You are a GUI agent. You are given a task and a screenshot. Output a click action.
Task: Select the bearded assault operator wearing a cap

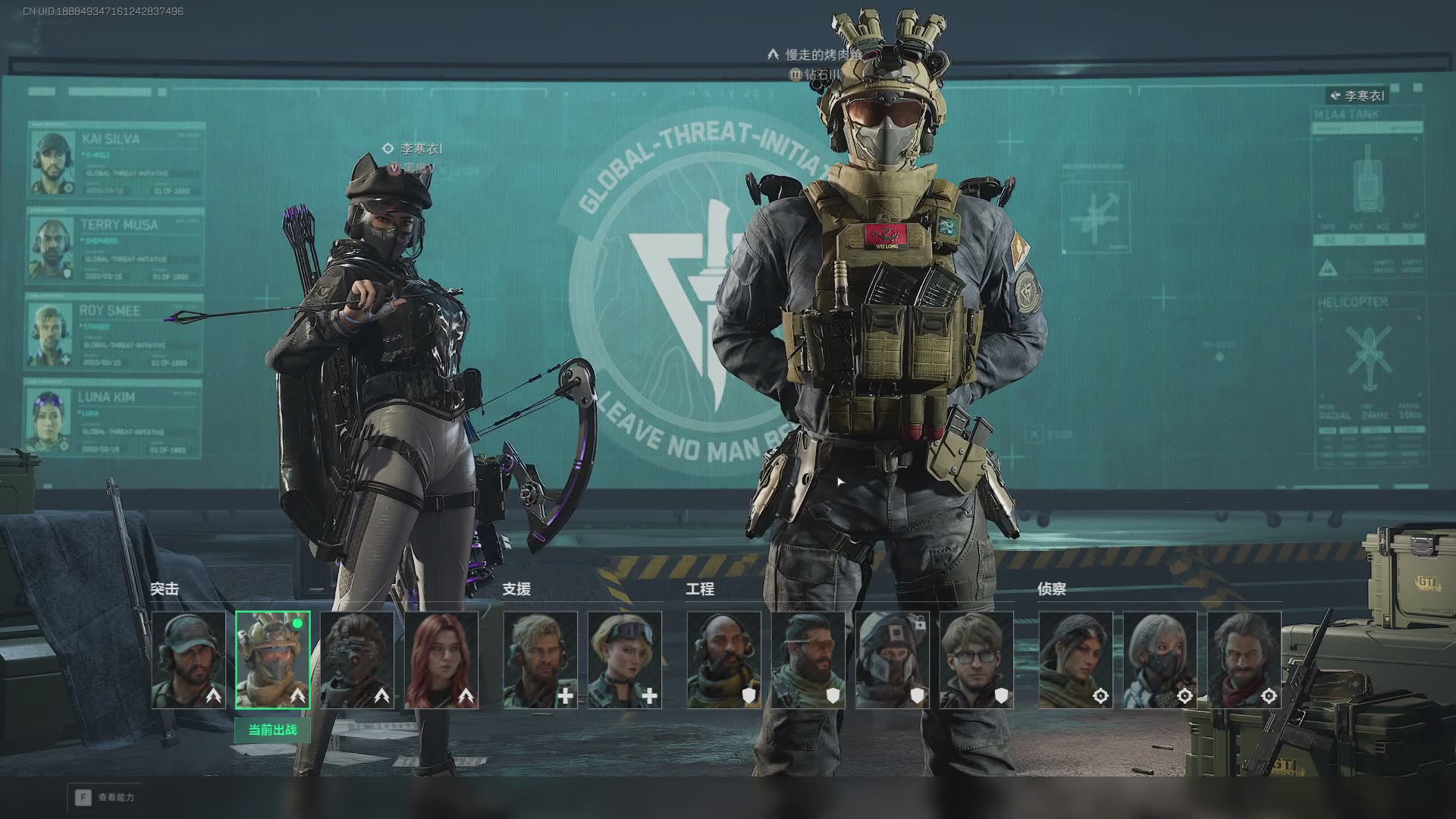189,660
